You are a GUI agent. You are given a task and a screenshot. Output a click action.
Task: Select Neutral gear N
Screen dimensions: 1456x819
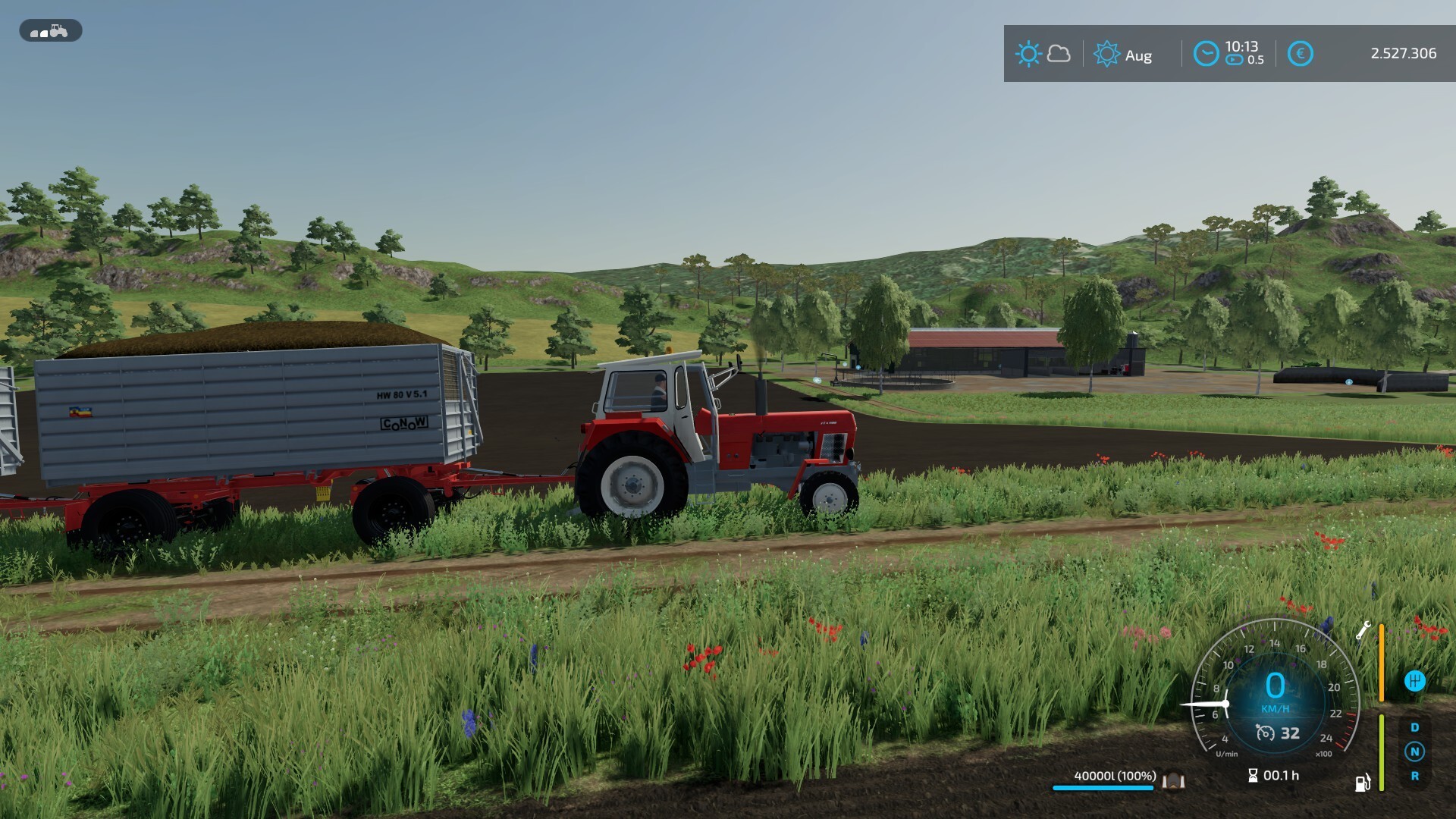(1414, 752)
